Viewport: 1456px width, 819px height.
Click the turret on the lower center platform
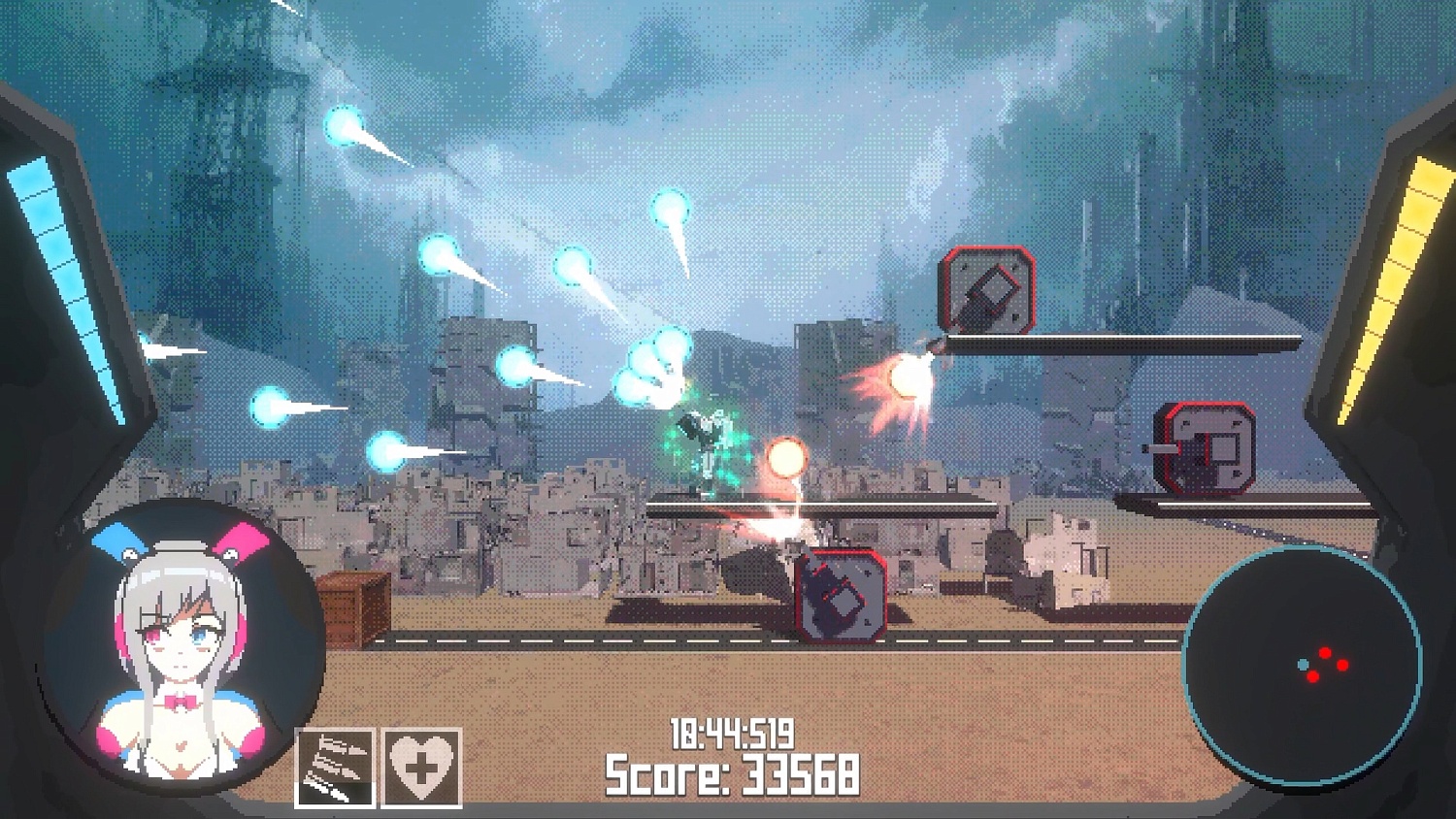click(841, 596)
